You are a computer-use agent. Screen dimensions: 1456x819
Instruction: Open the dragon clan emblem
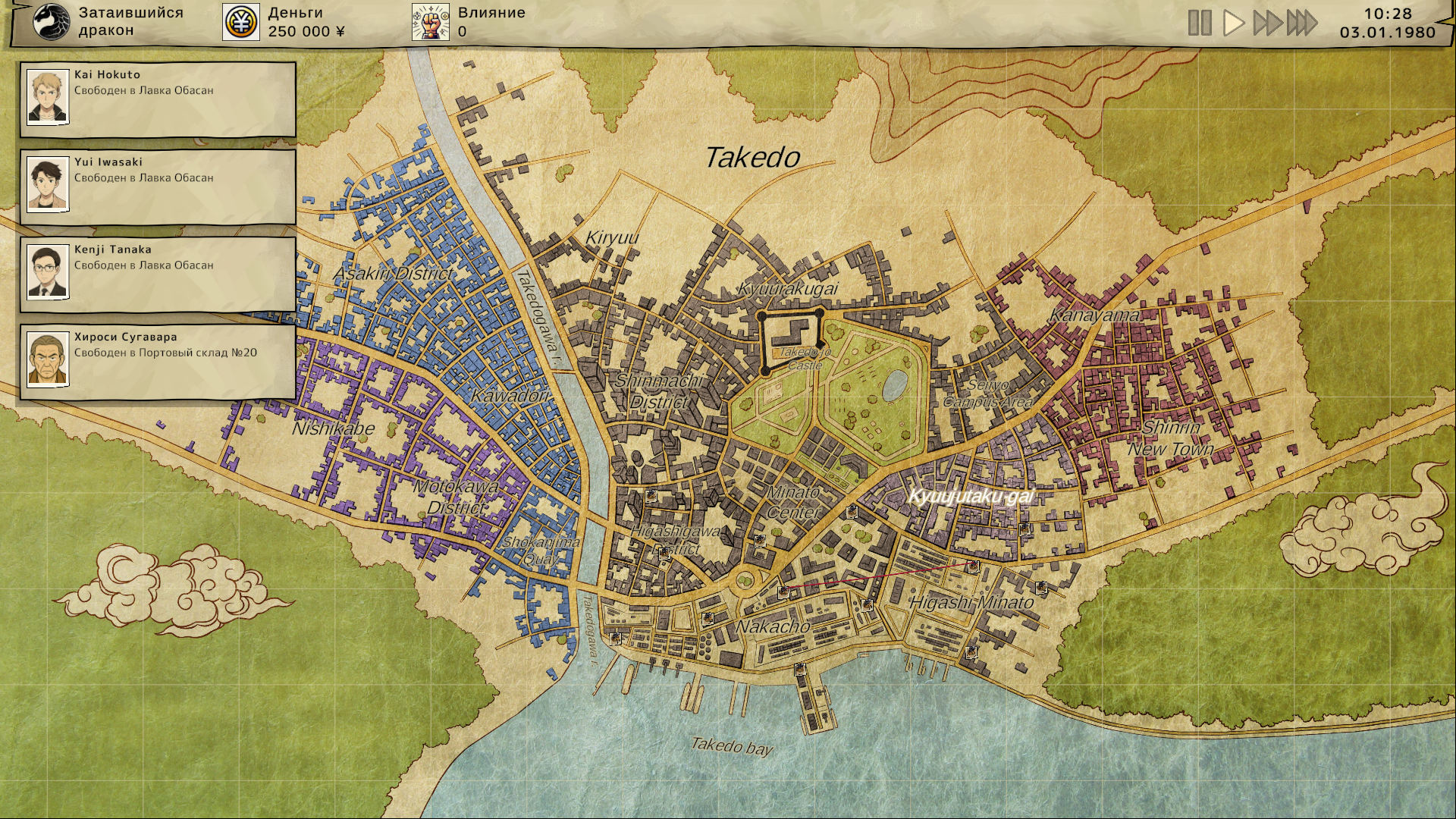pyautogui.click(x=51, y=22)
